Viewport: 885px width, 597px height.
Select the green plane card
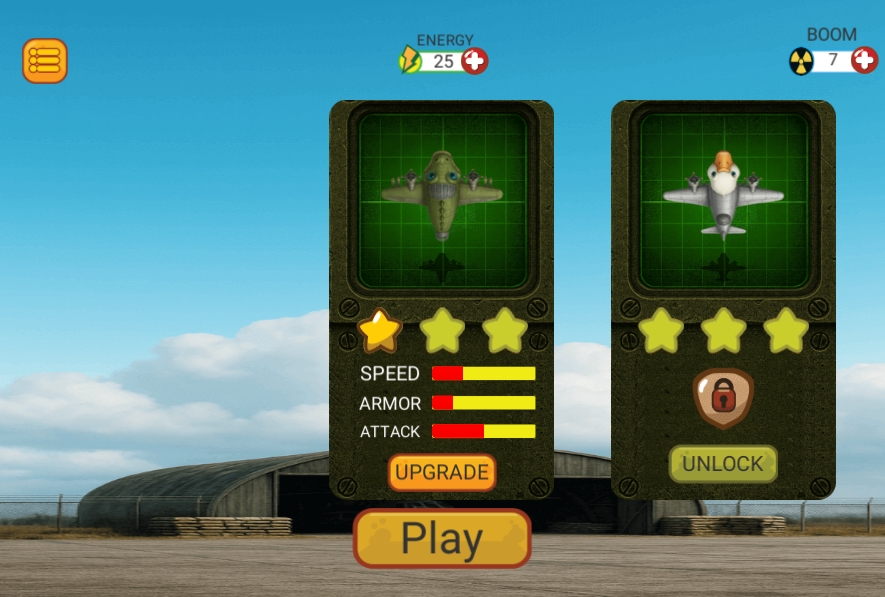tap(441, 200)
